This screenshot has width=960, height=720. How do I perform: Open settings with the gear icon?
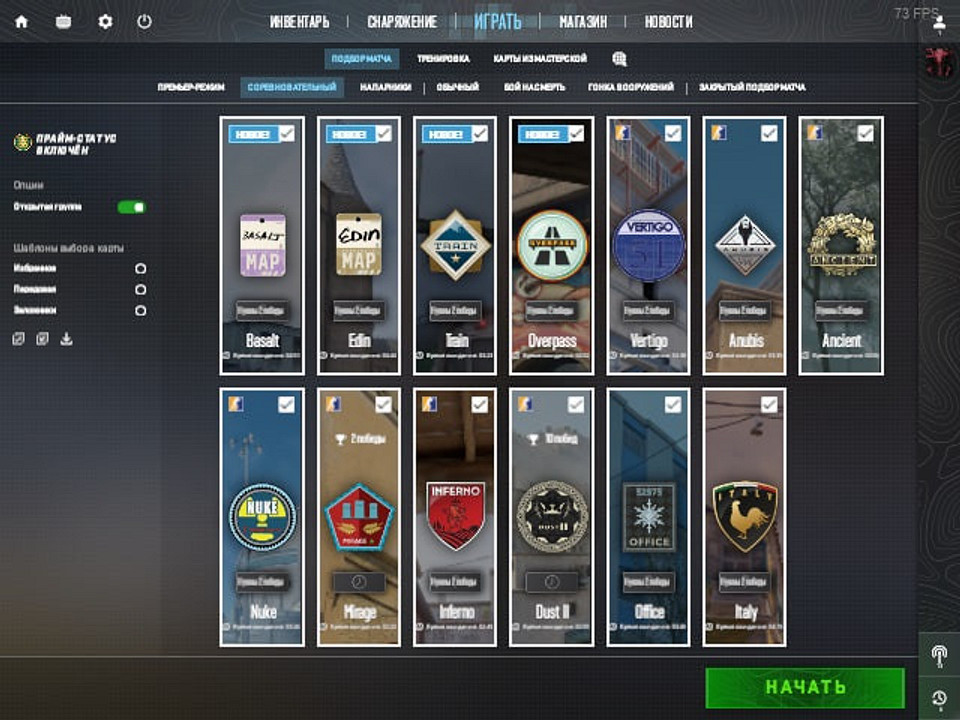pos(105,21)
